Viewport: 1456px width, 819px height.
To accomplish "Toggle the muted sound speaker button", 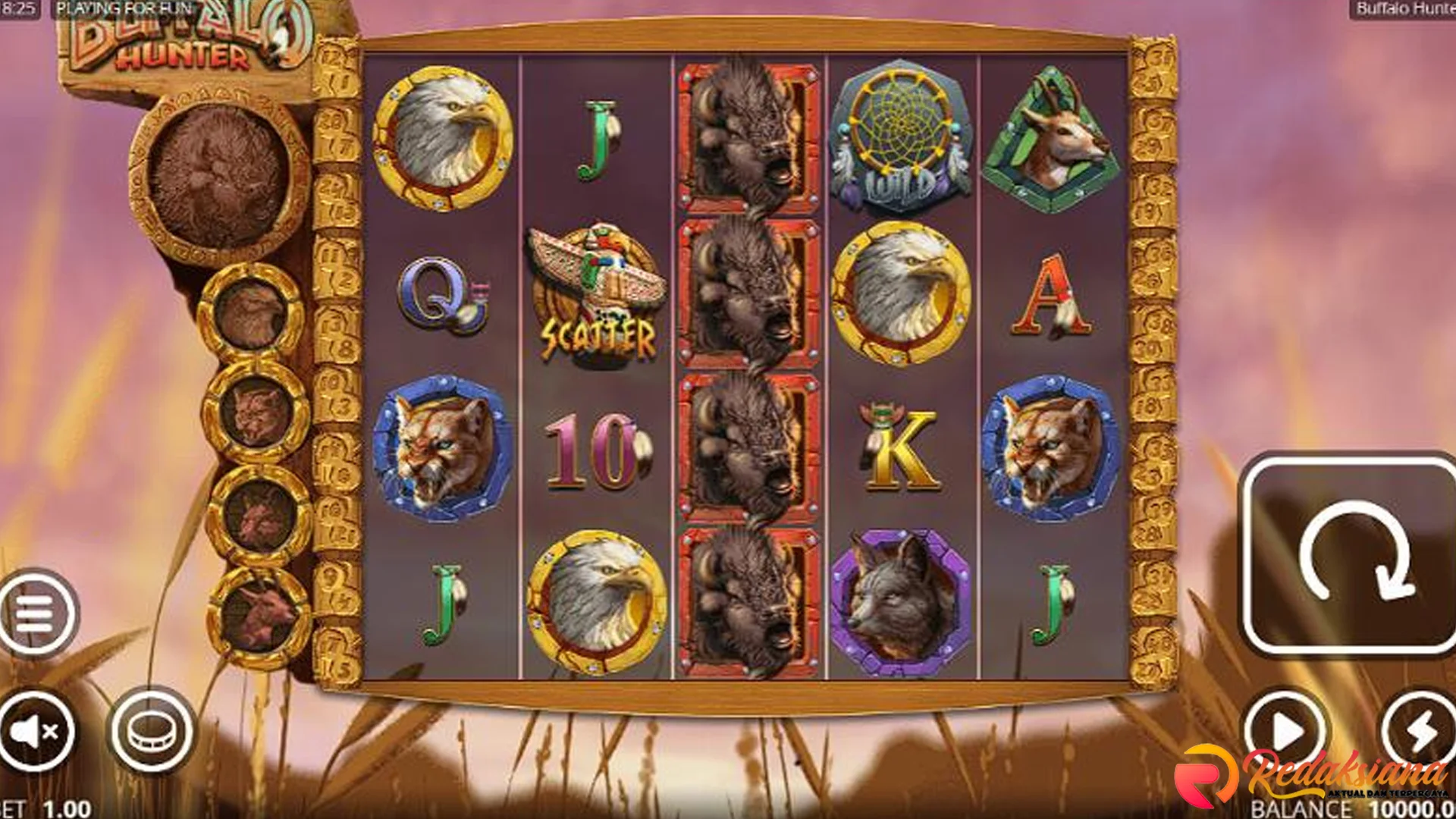I will pyautogui.click(x=34, y=731).
